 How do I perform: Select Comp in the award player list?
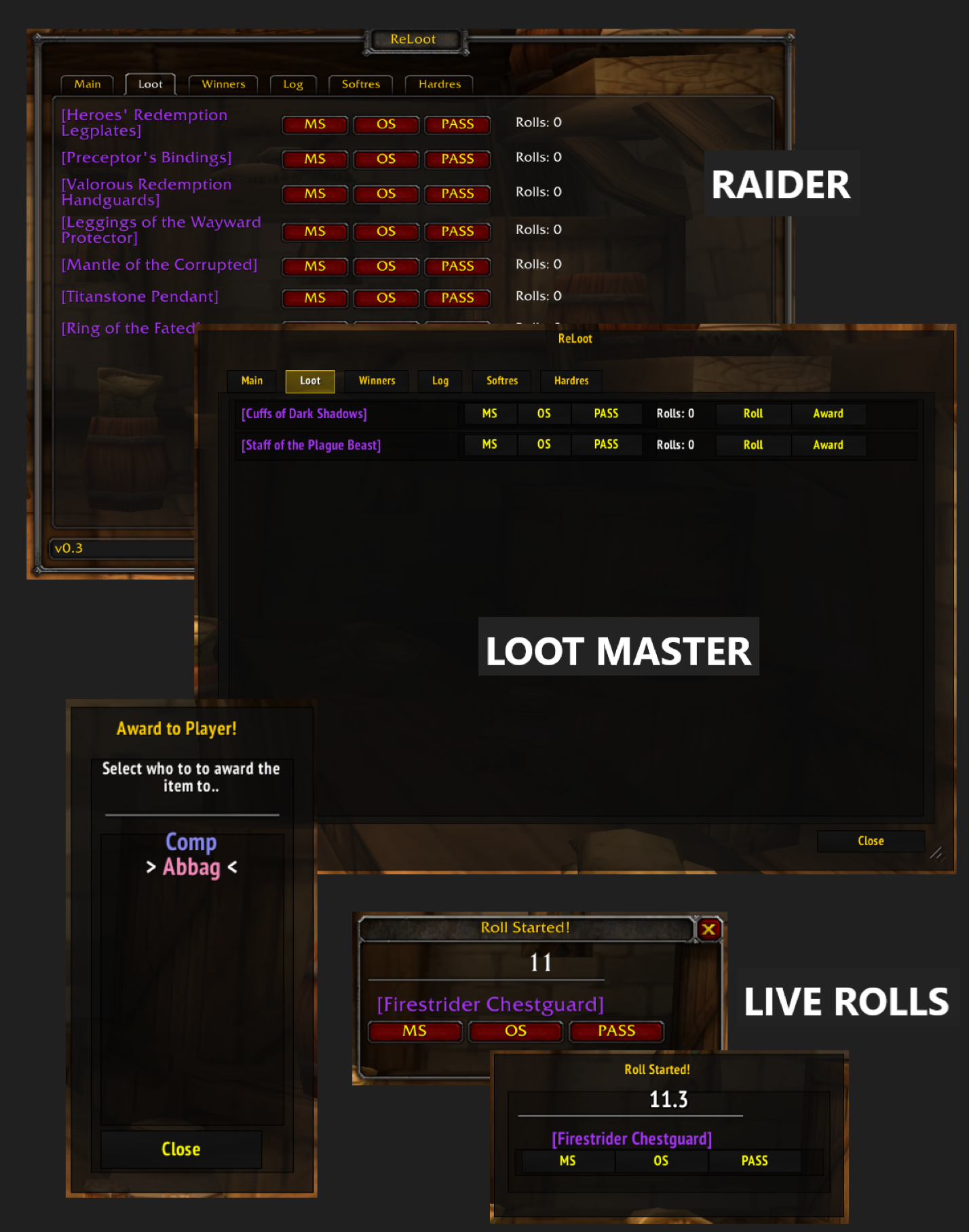pyautogui.click(x=191, y=842)
